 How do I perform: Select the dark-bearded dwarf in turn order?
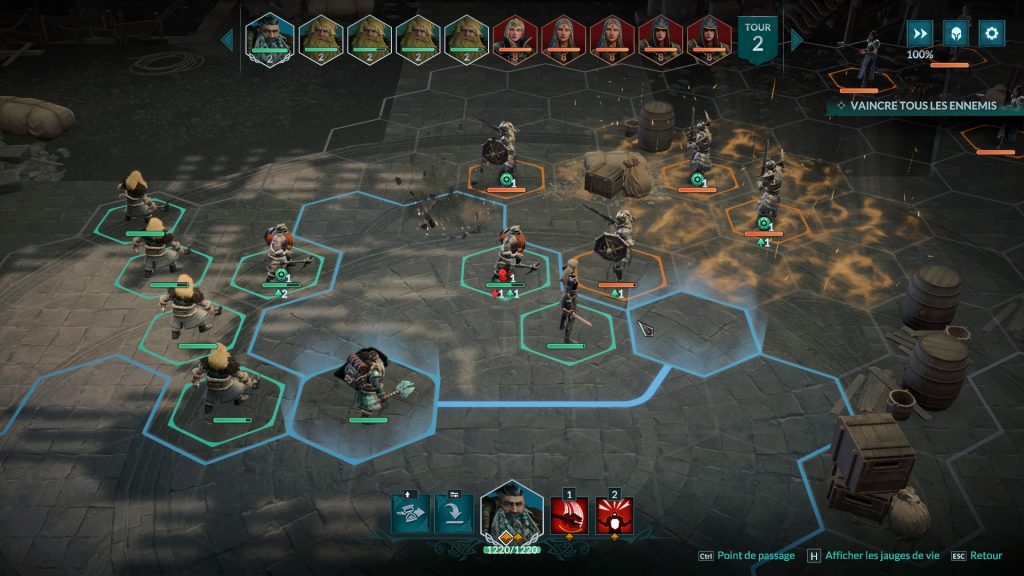(269, 38)
